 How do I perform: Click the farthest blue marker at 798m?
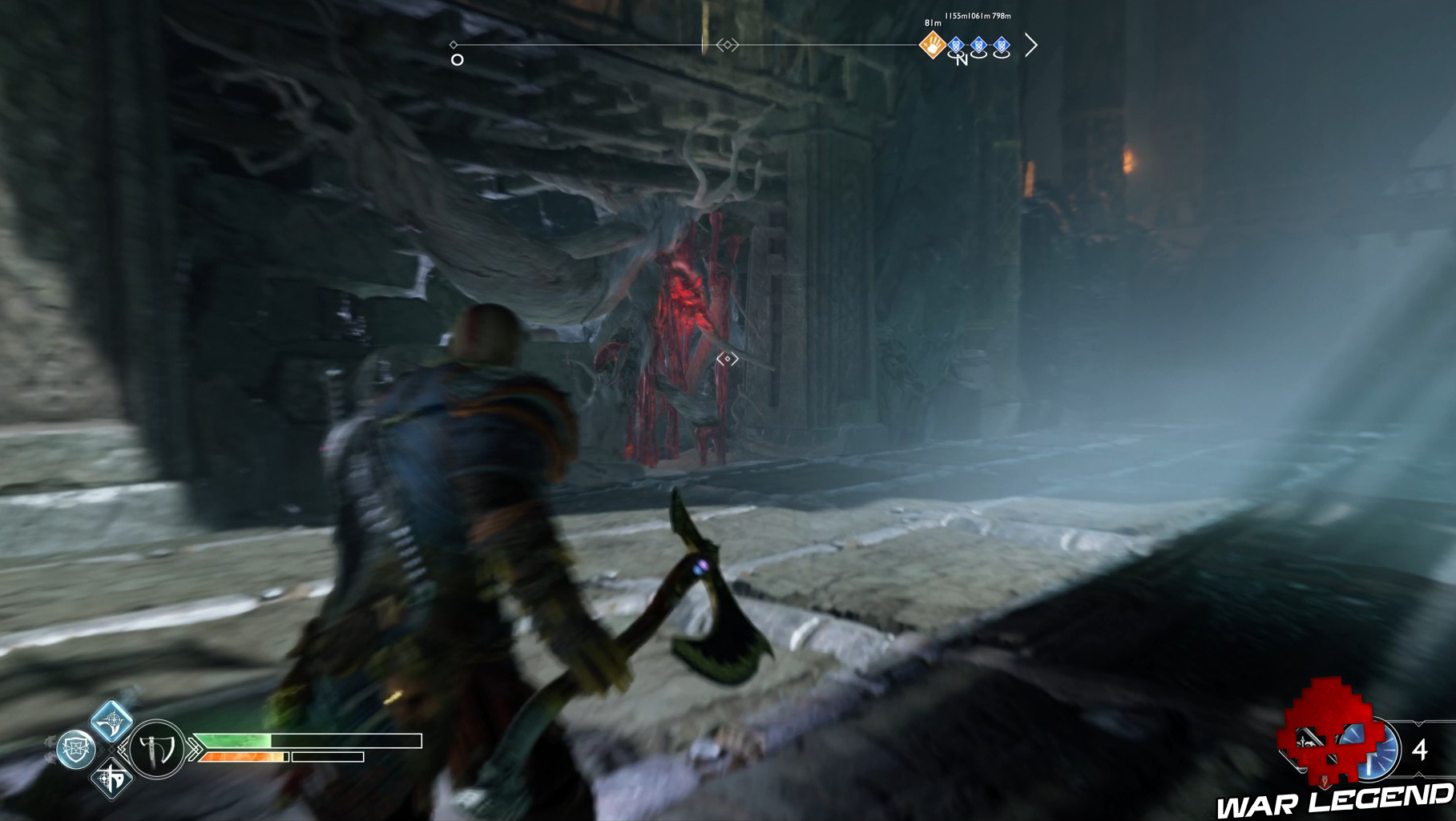[1002, 45]
